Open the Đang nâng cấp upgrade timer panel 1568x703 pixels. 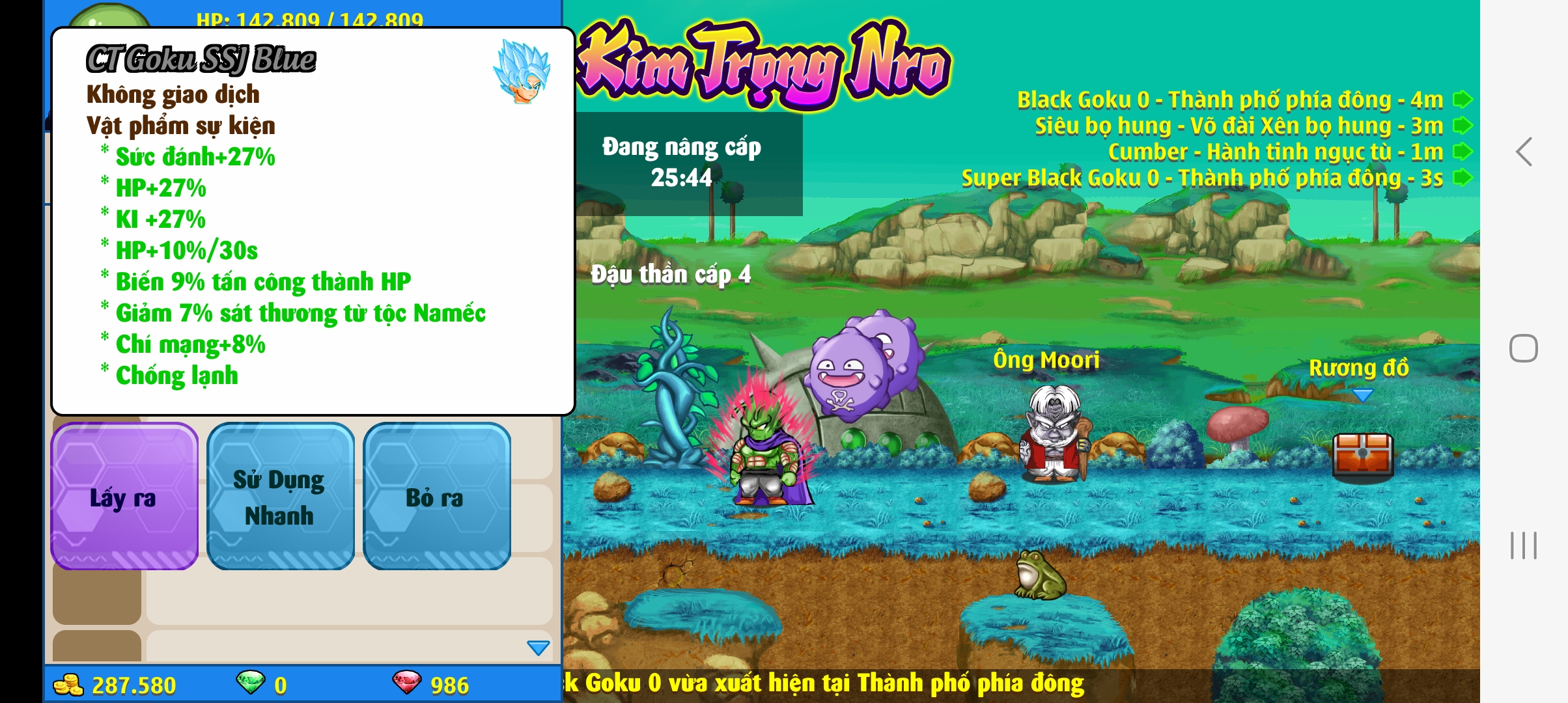(682, 163)
